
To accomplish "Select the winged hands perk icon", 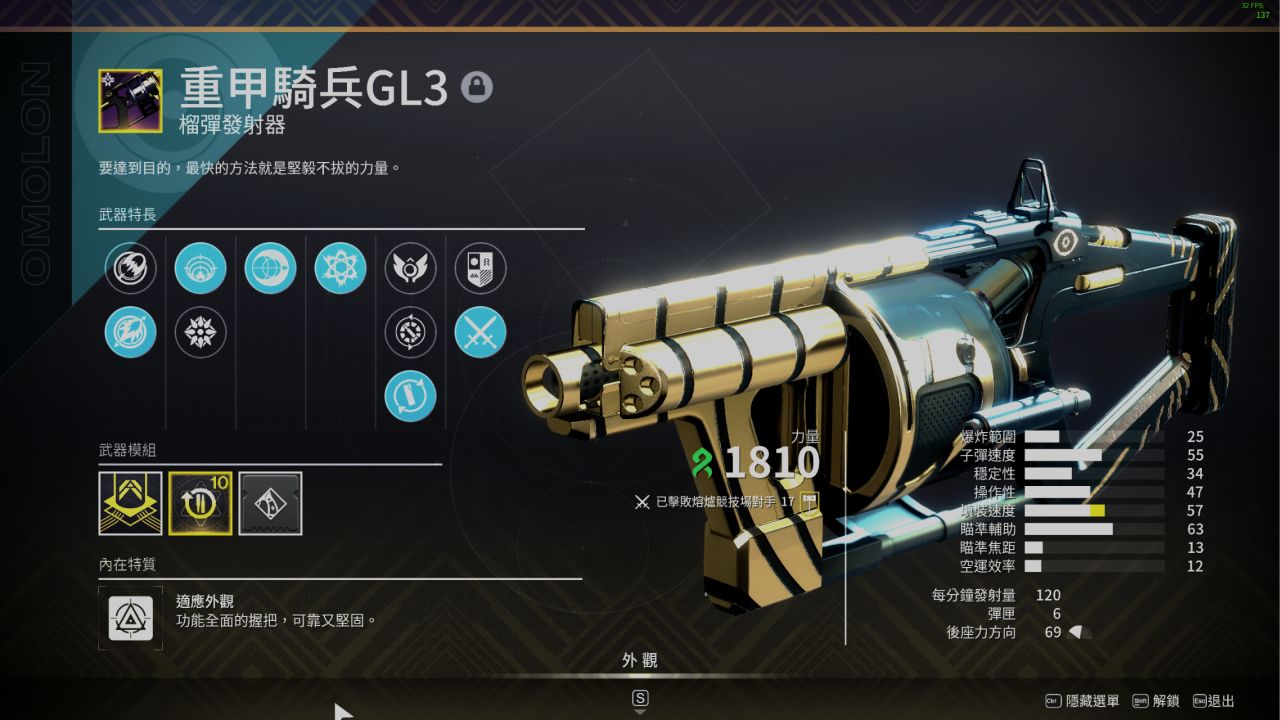I will [411, 268].
